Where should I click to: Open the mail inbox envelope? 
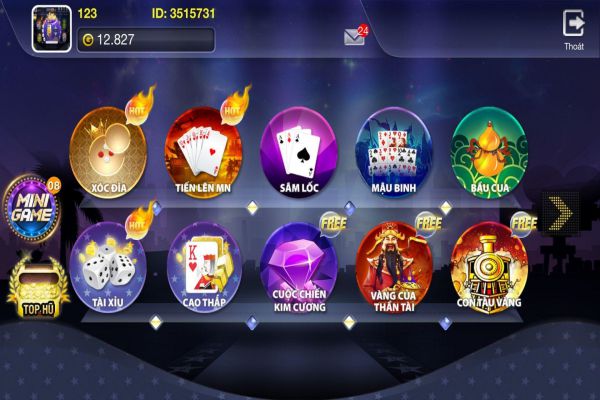354,37
